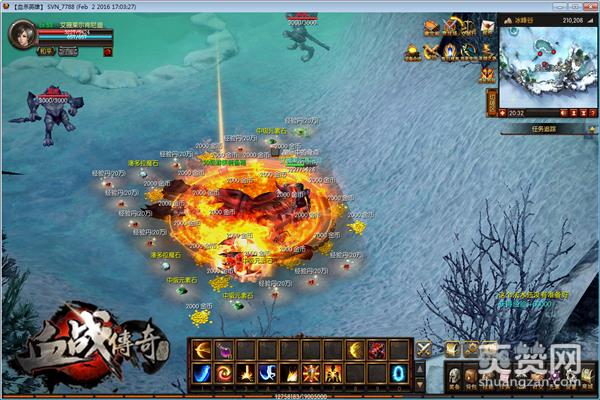The width and height of the screenshot is (600, 400).
Task: Click the window title bar
Action: pyautogui.click(x=300, y=6)
